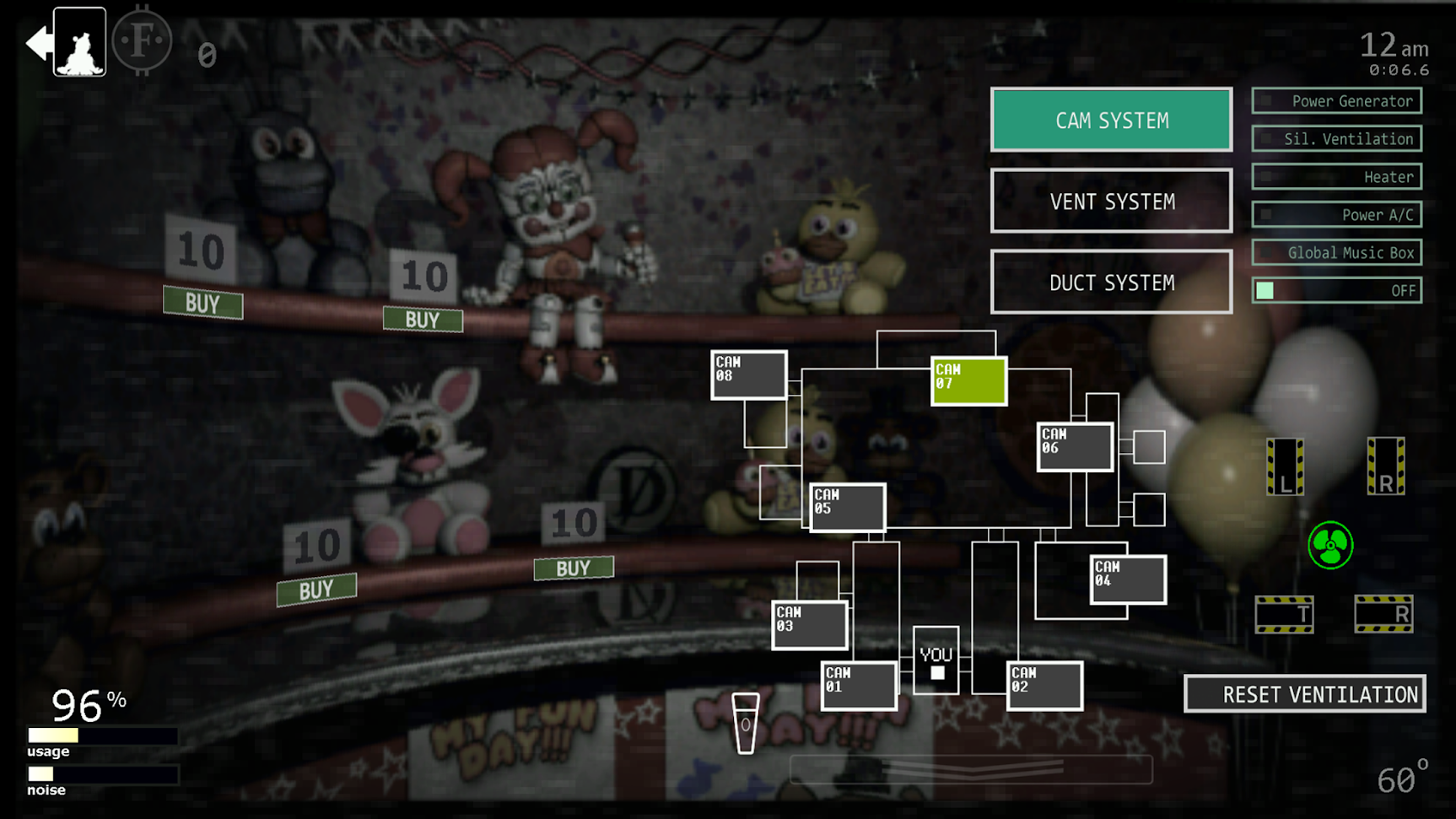Click the usage meter bar
This screenshot has height=819, width=1456.
103,734
